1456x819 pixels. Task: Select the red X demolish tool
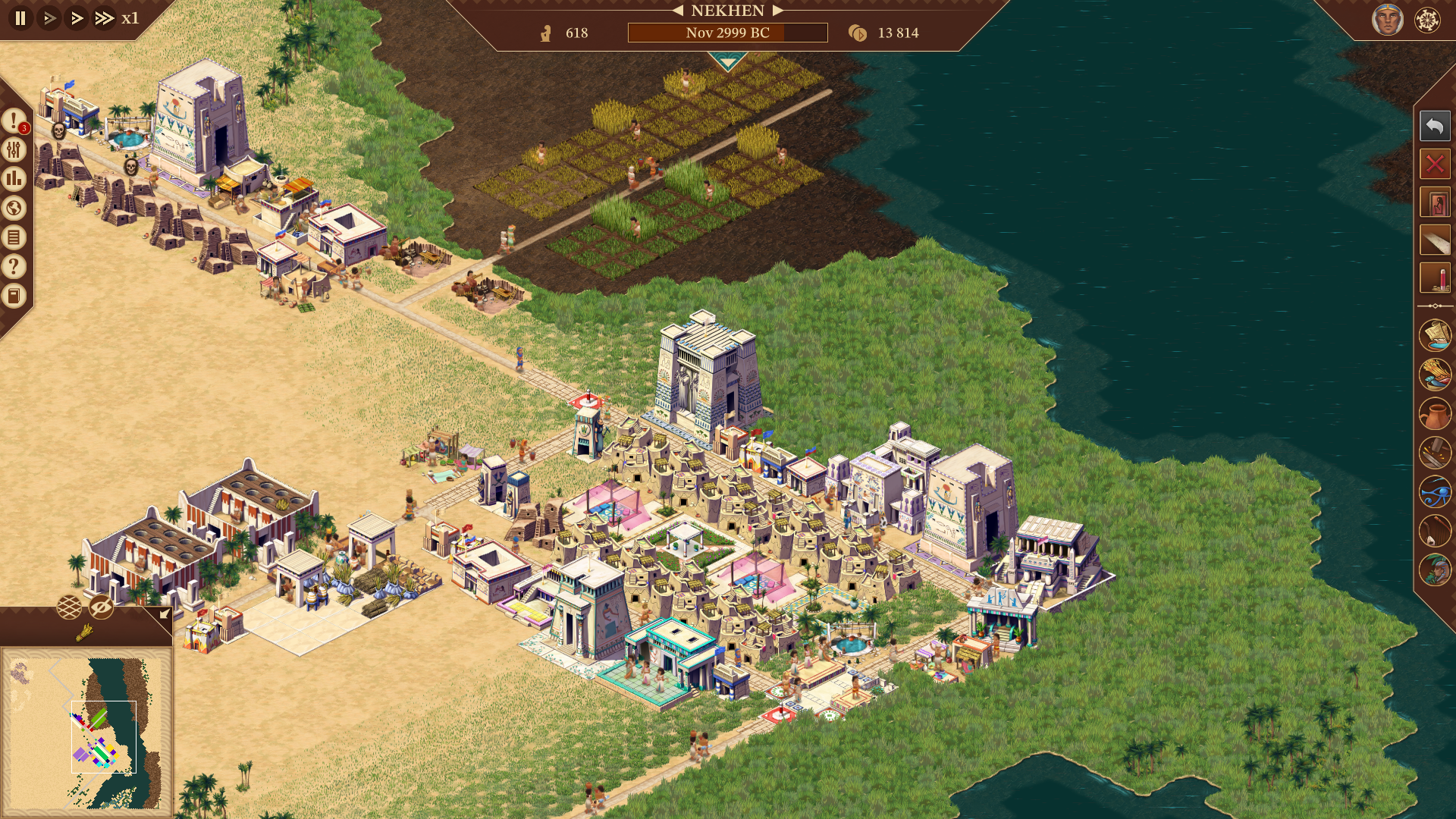(1434, 164)
